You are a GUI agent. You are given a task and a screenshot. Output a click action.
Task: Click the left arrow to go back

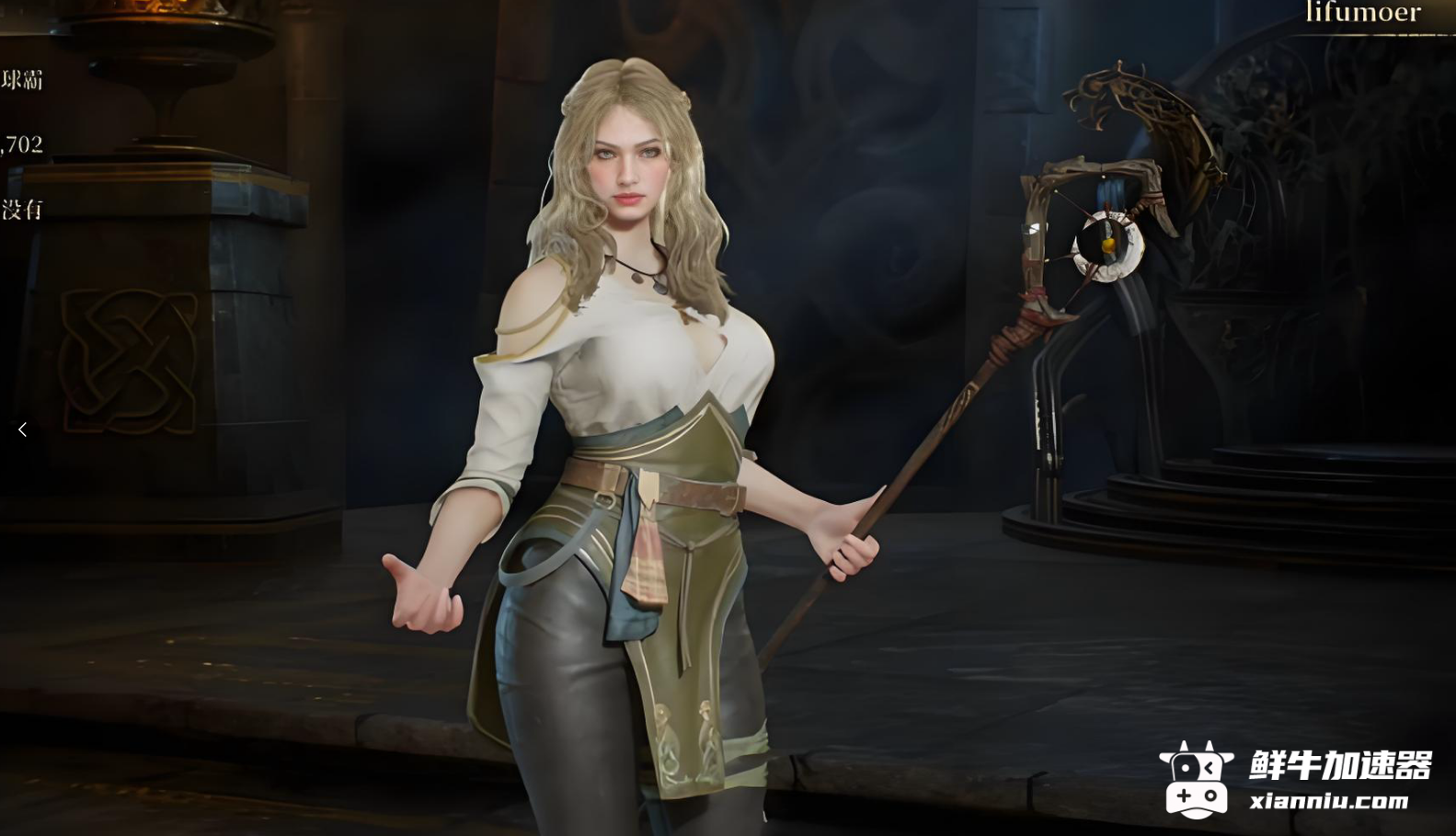(22, 429)
